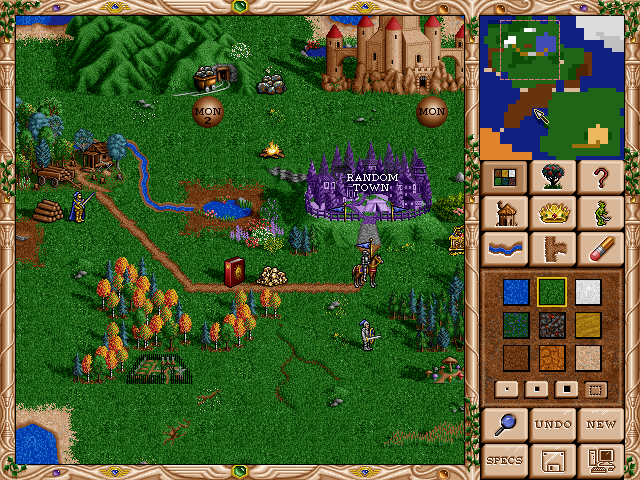Select the eraser tool
The image size is (640, 480).
[x=600, y=248]
